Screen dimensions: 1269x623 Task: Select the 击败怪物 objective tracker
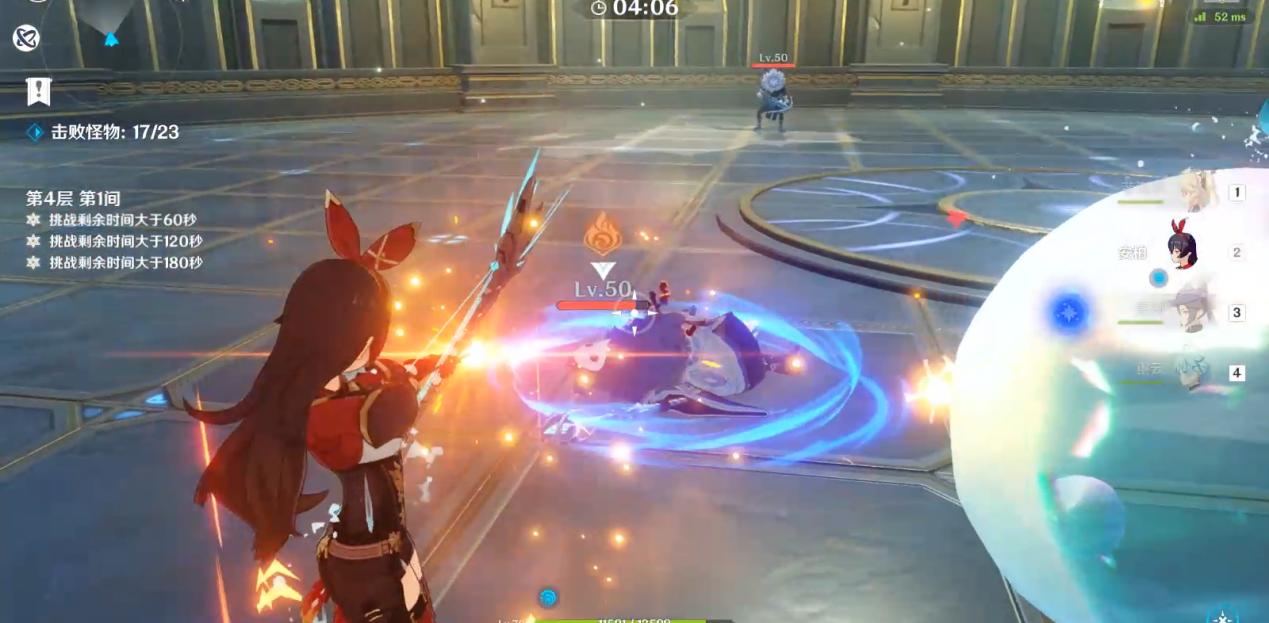point(104,132)
